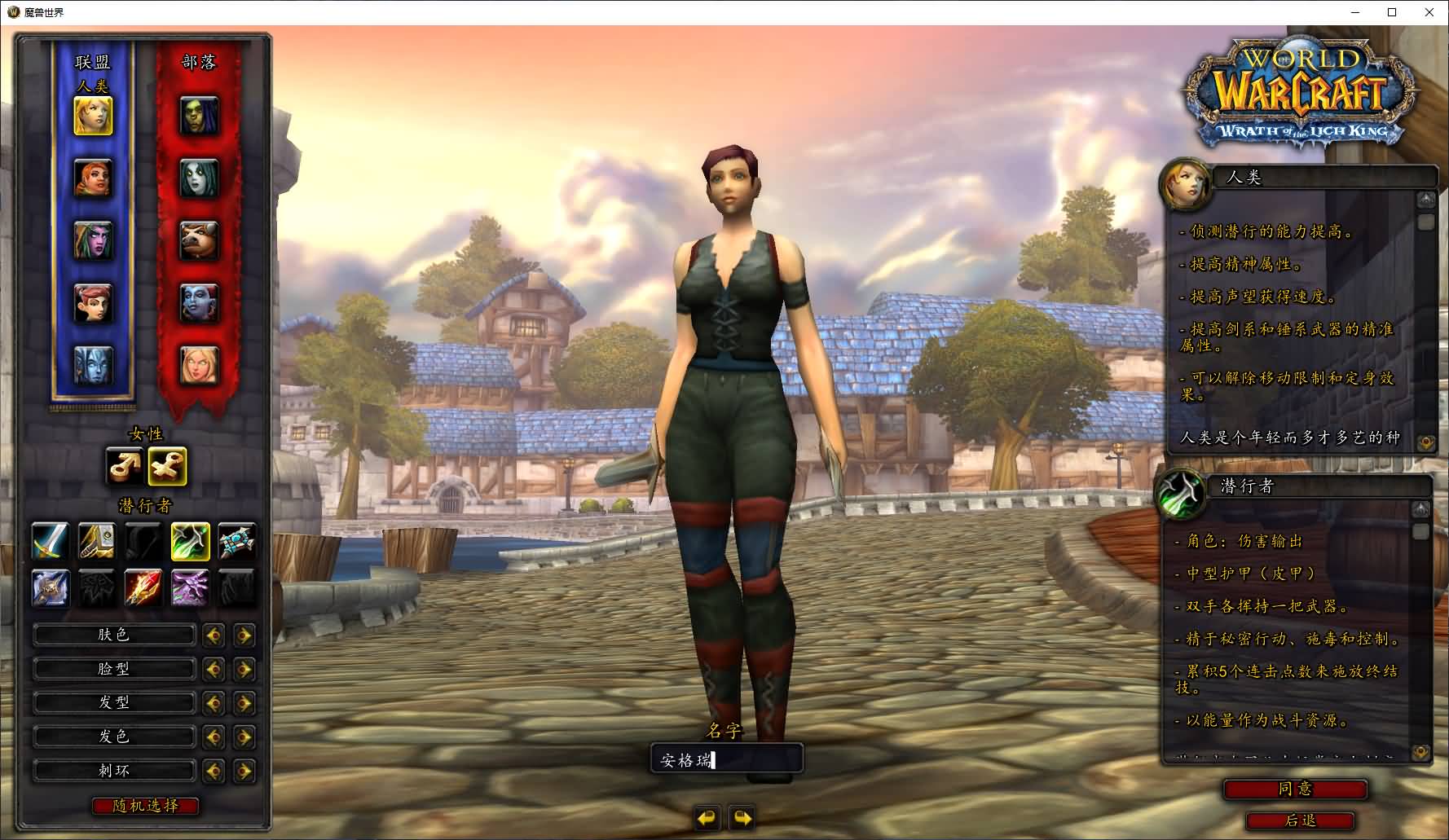The width and height of the screenshot is (1449, 840).
Task: Cycle to next 发型 hairstyle
Action: 244,703
